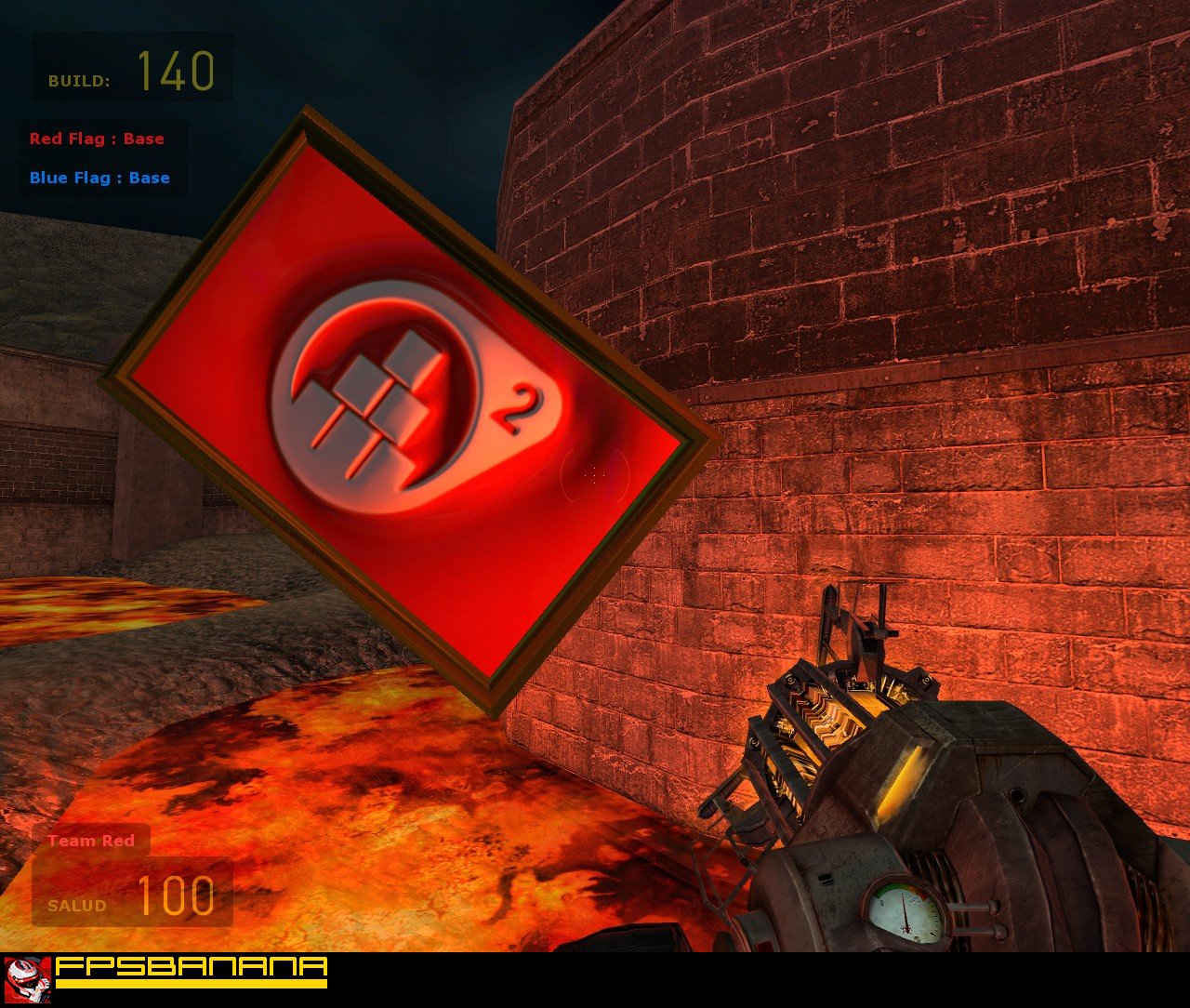Image resolution: width=1190 pixels, height=1008 pixels.
Task: Click the Team Red label
Action: 91,841
